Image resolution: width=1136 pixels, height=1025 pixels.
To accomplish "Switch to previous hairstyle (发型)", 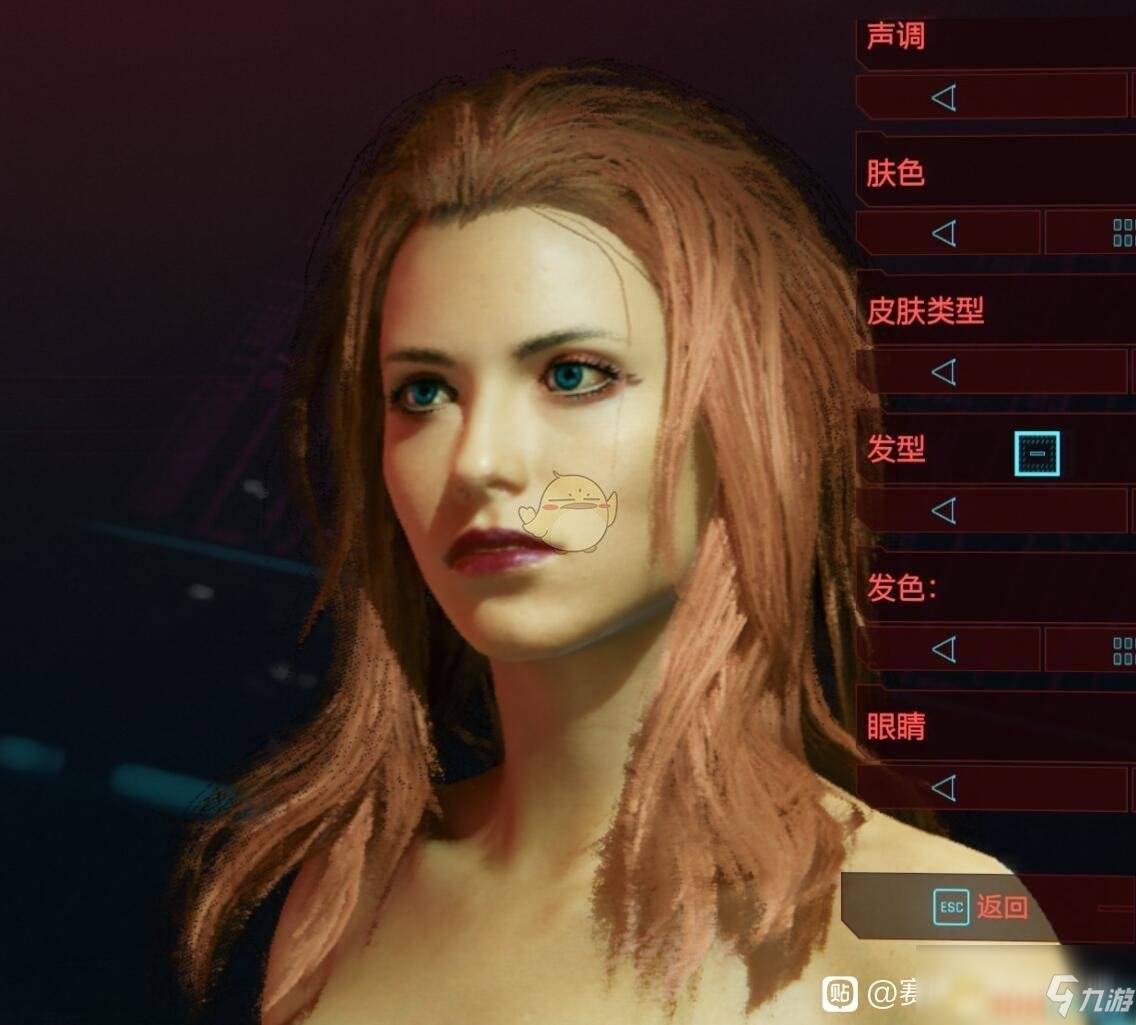I will click(x=944, y=511).
